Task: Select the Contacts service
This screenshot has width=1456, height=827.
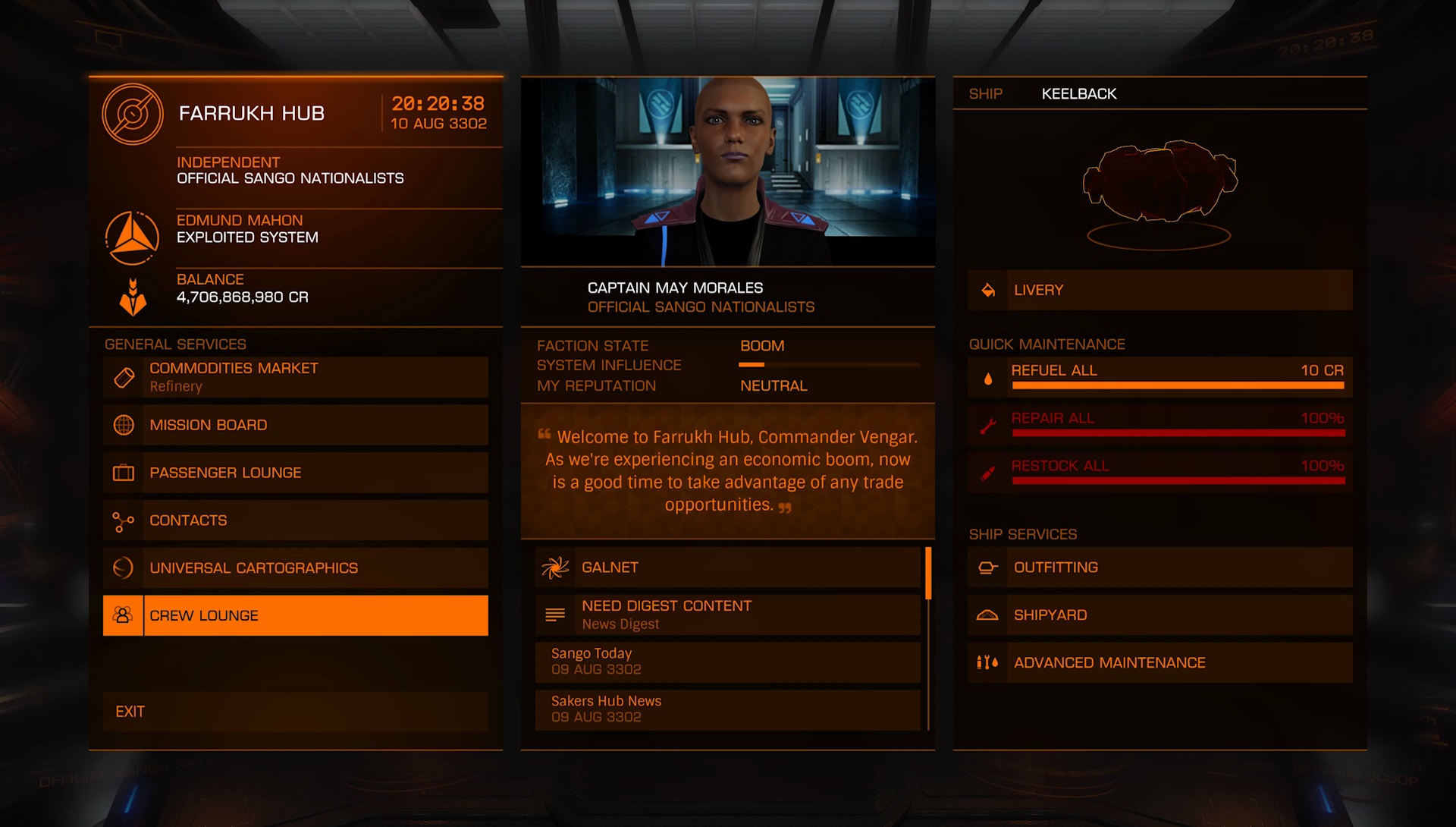Action: [x=296, y=520]
